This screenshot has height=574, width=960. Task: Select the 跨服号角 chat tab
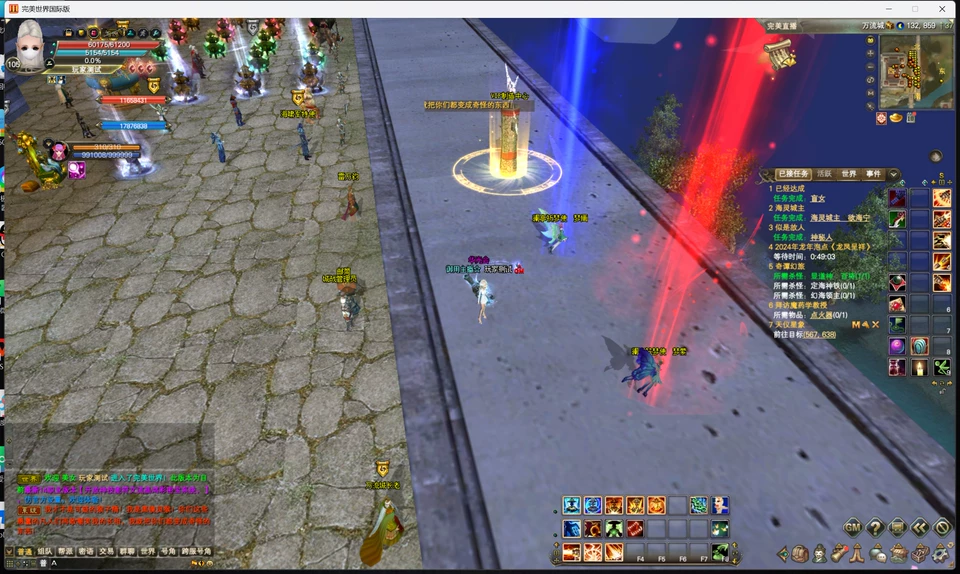pyautogui.click(x=196, y=551)
